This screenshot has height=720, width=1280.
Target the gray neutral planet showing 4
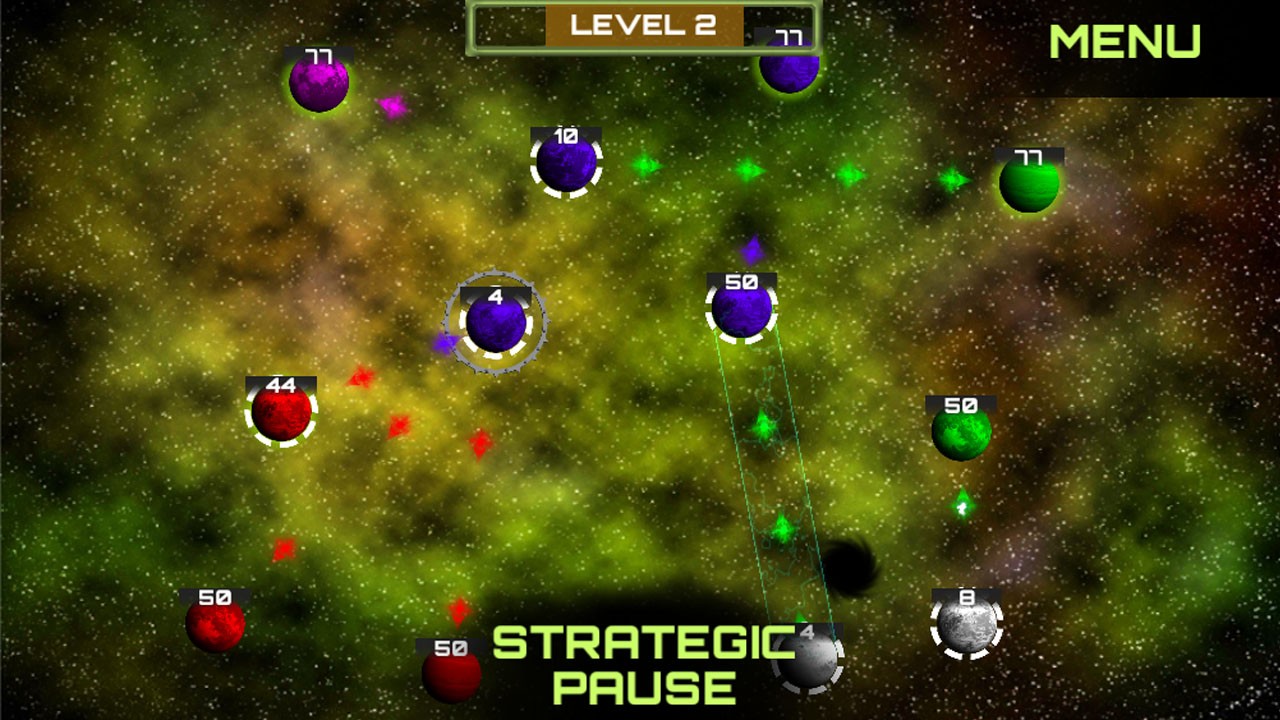click(808, 660)
